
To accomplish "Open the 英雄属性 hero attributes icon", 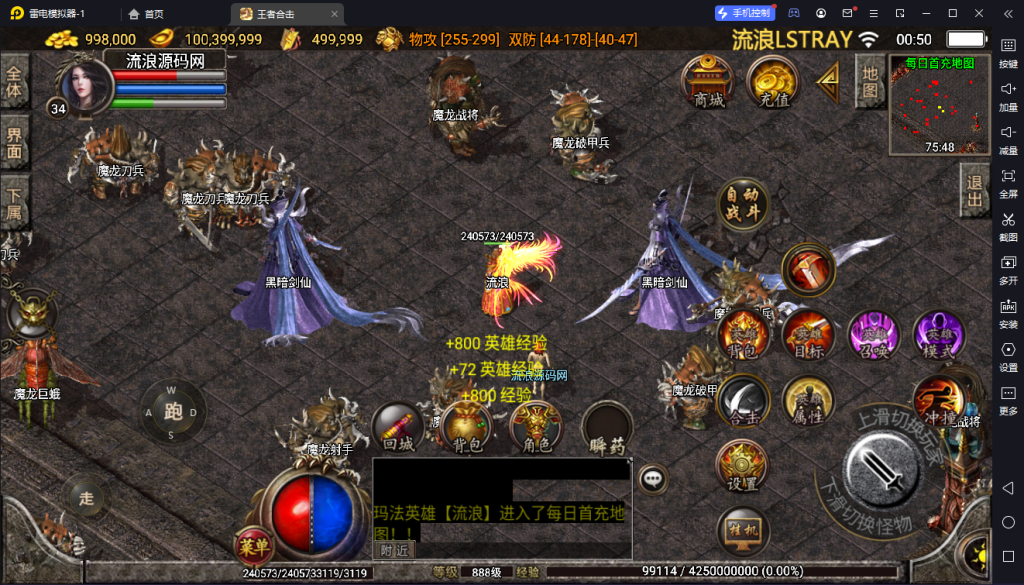I will (x=808, y=400).
